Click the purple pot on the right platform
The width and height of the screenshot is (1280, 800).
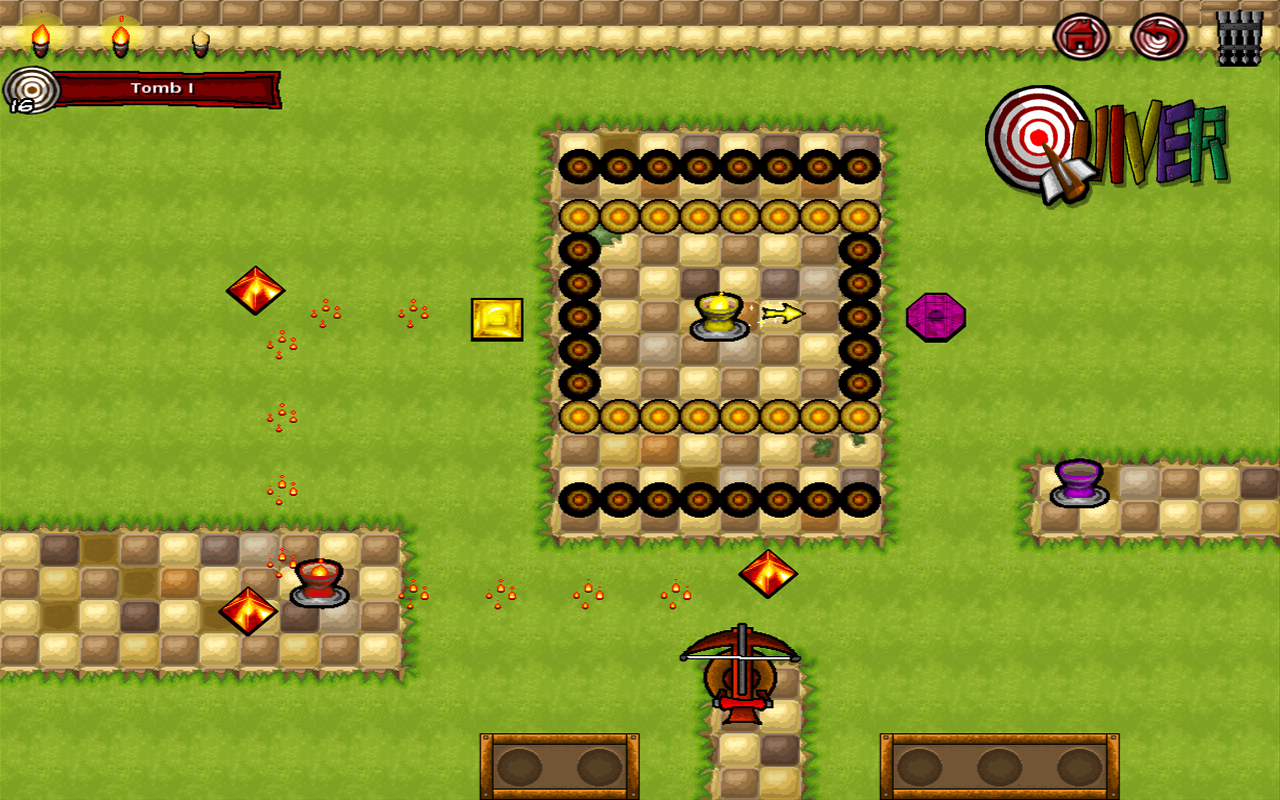1080,480
